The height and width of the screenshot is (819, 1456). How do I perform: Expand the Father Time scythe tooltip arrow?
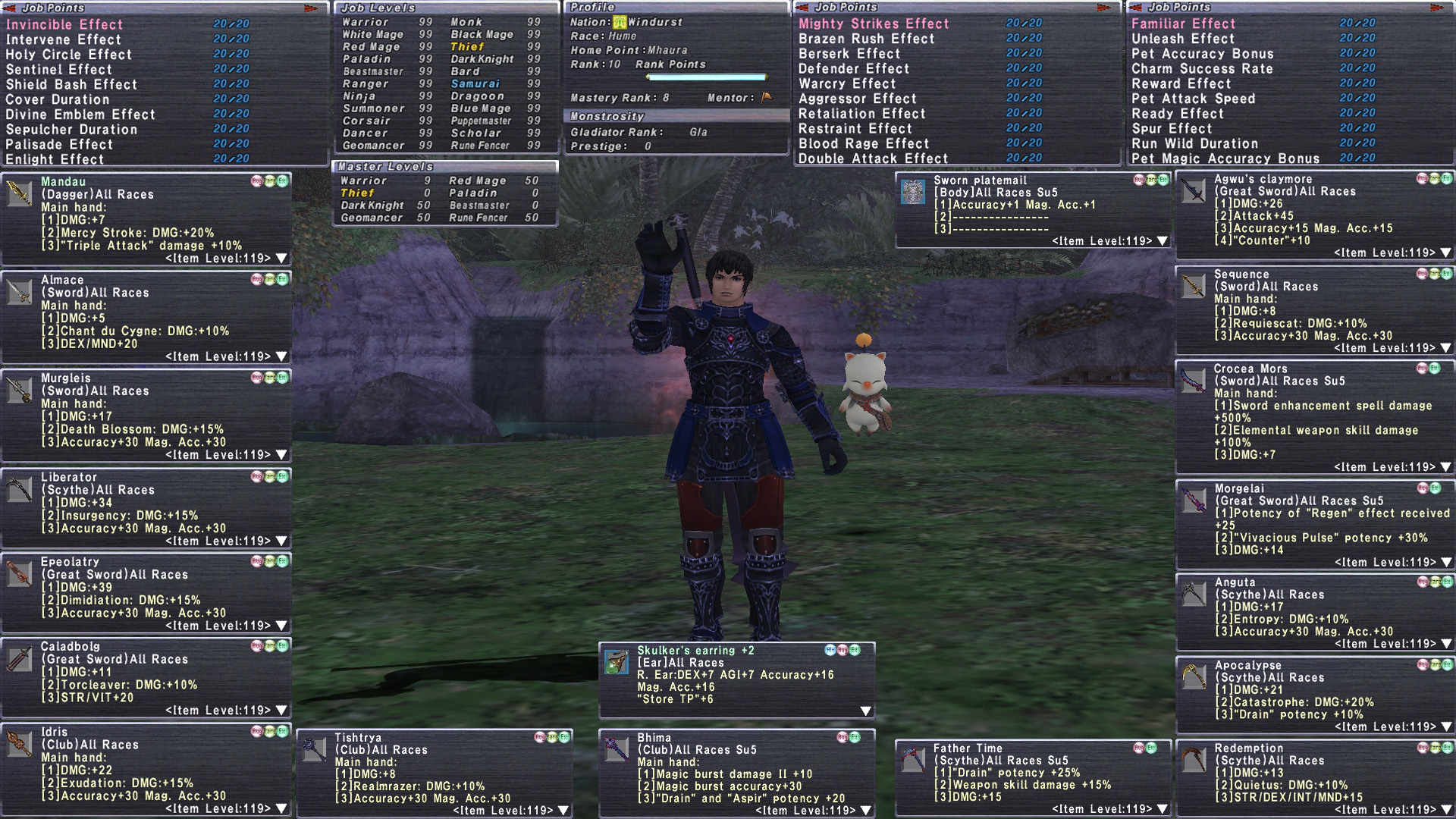pos(1163,808)
